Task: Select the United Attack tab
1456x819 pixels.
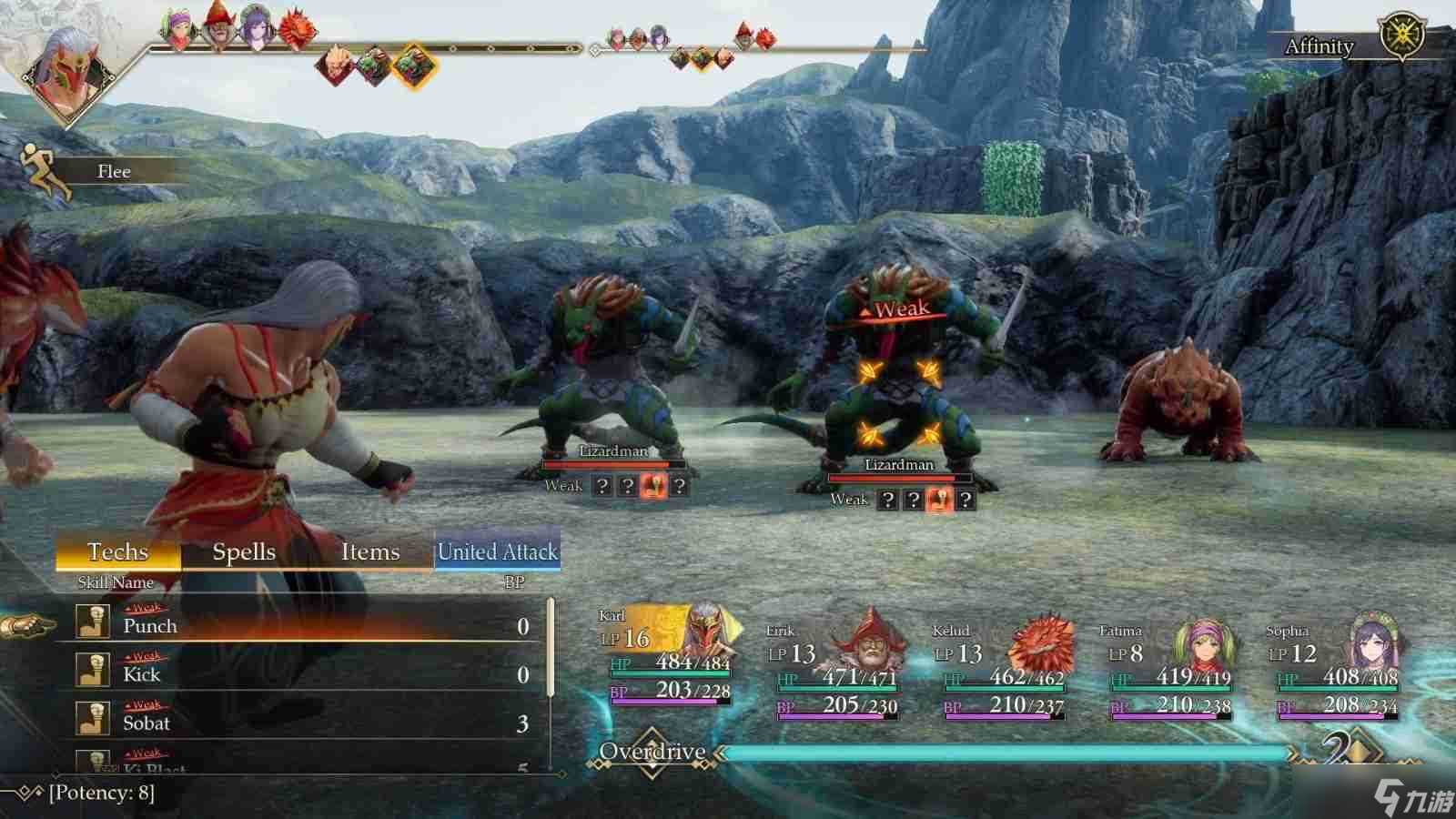Action: 497,552
